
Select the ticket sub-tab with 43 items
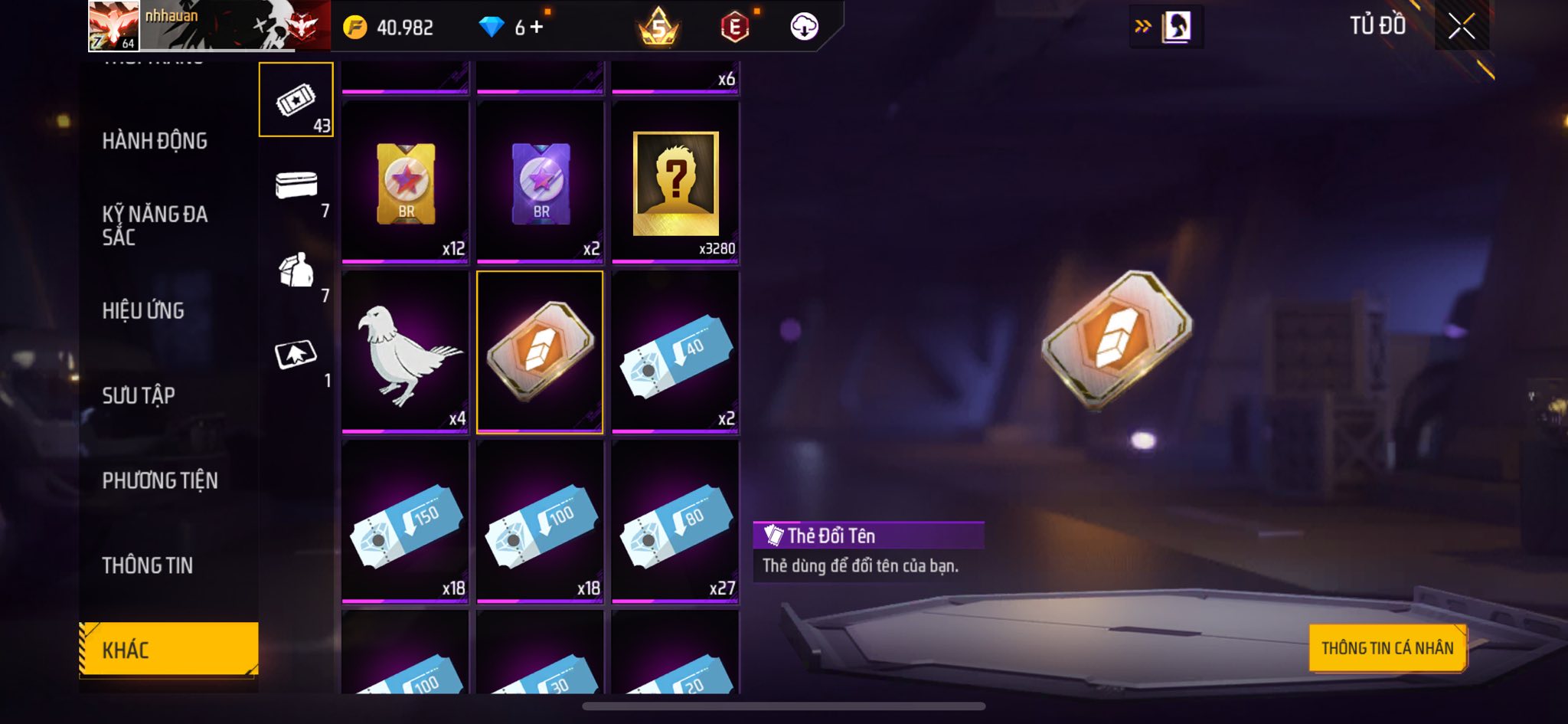click(296, 100)
